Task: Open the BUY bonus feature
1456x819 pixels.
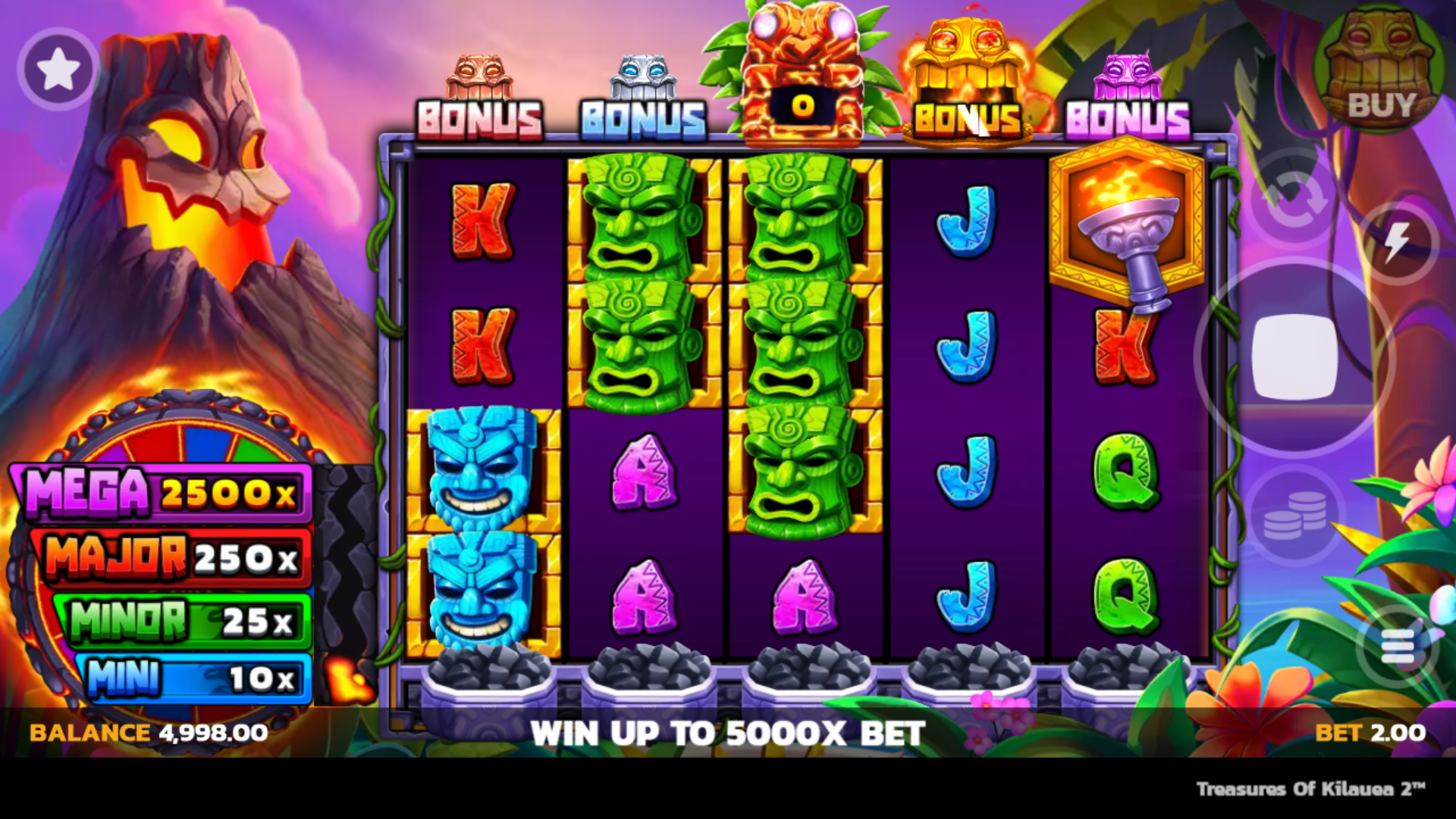Action: click(x=1379, y=74)
